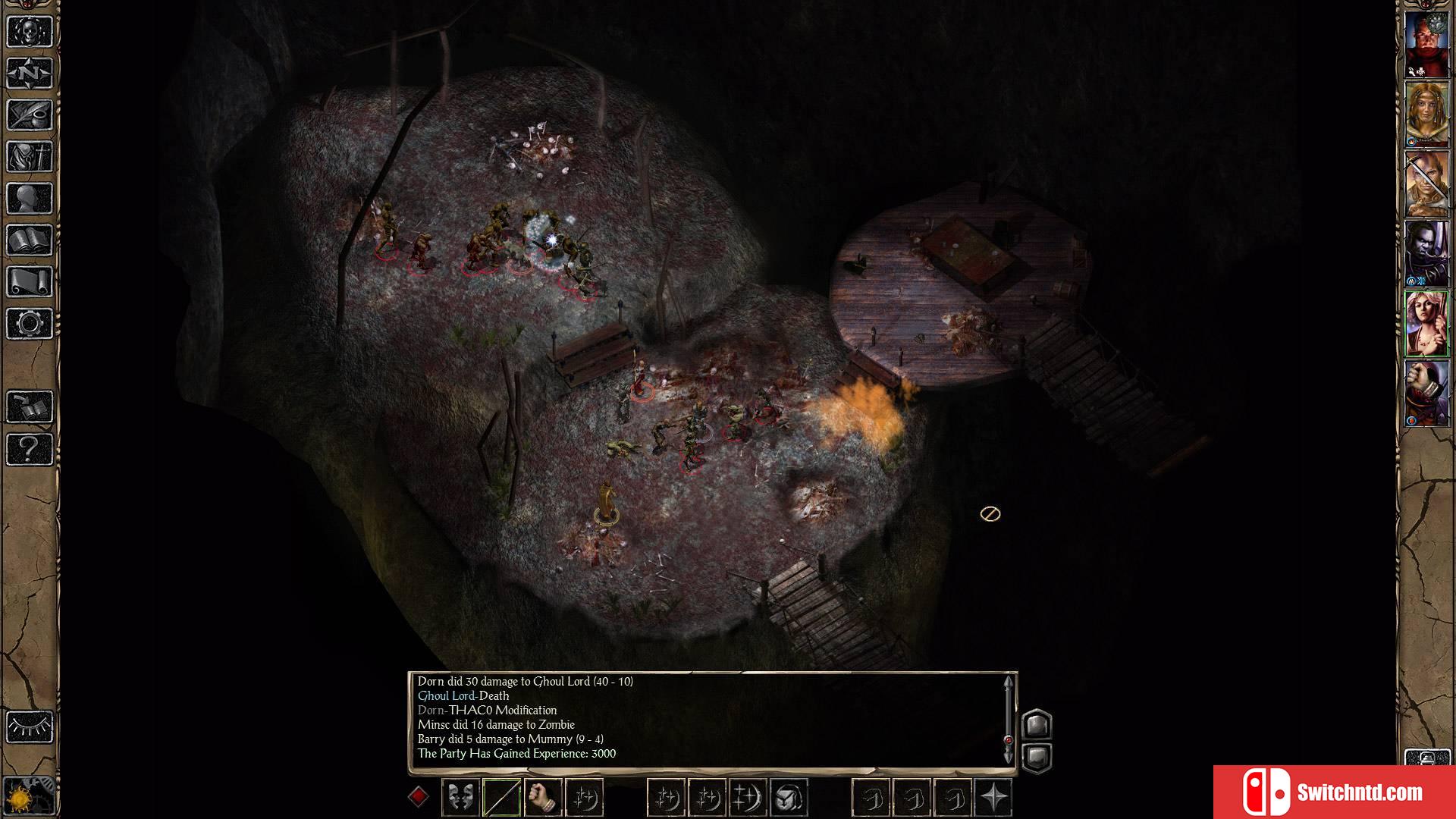This screenshot has height=819, width=1456.
Task: Open the priest scroll screen
Action: click(30, 282)
